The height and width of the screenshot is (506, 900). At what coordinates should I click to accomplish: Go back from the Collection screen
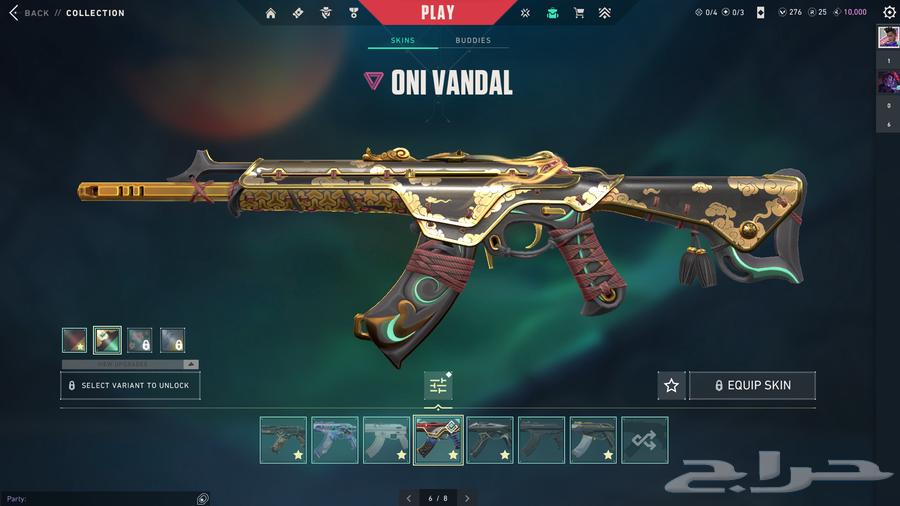pyautogui.click(x=30, y=13)
